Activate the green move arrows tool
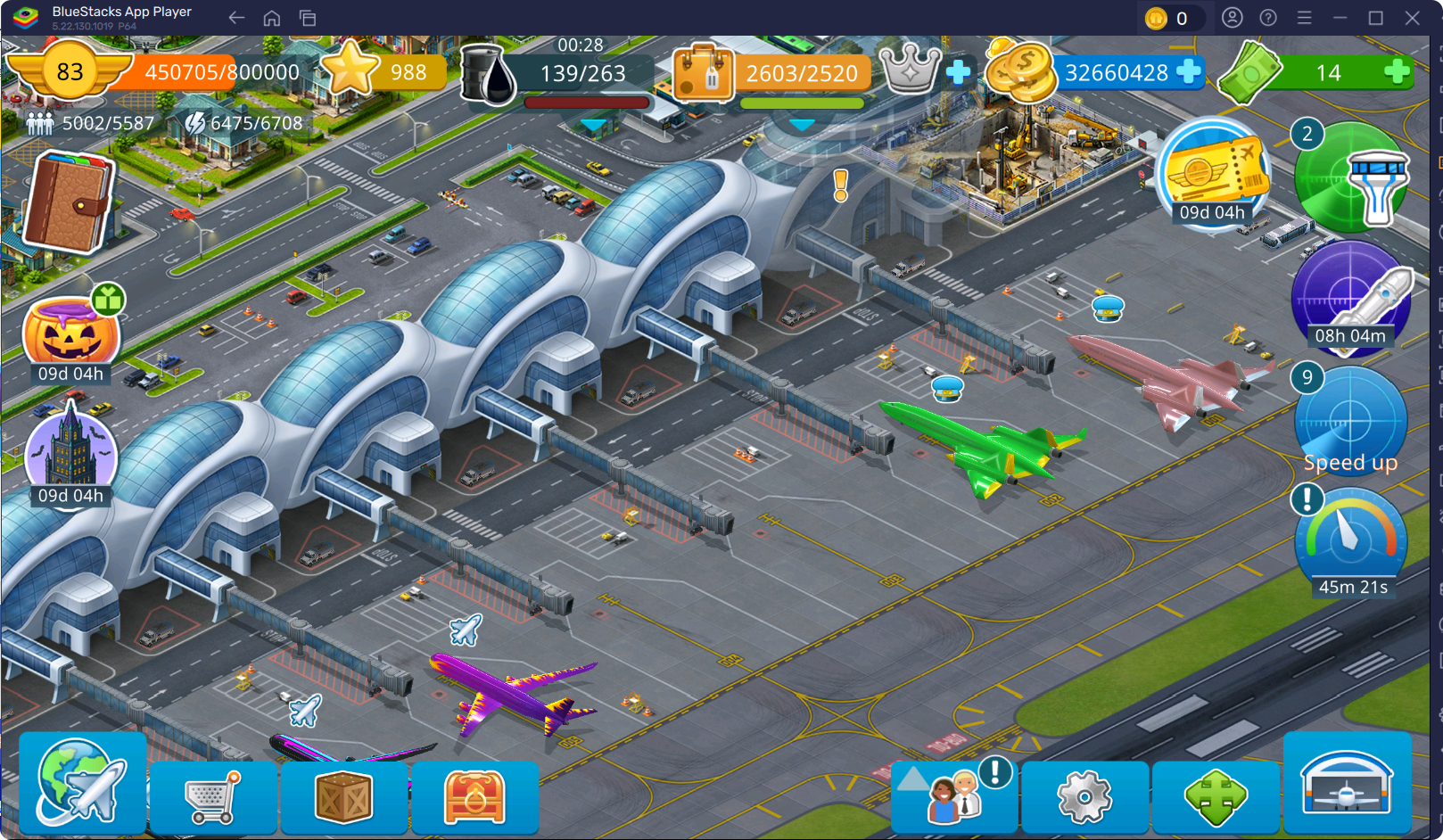Viewport: 1443px width, 840px height. [1215, 796]
